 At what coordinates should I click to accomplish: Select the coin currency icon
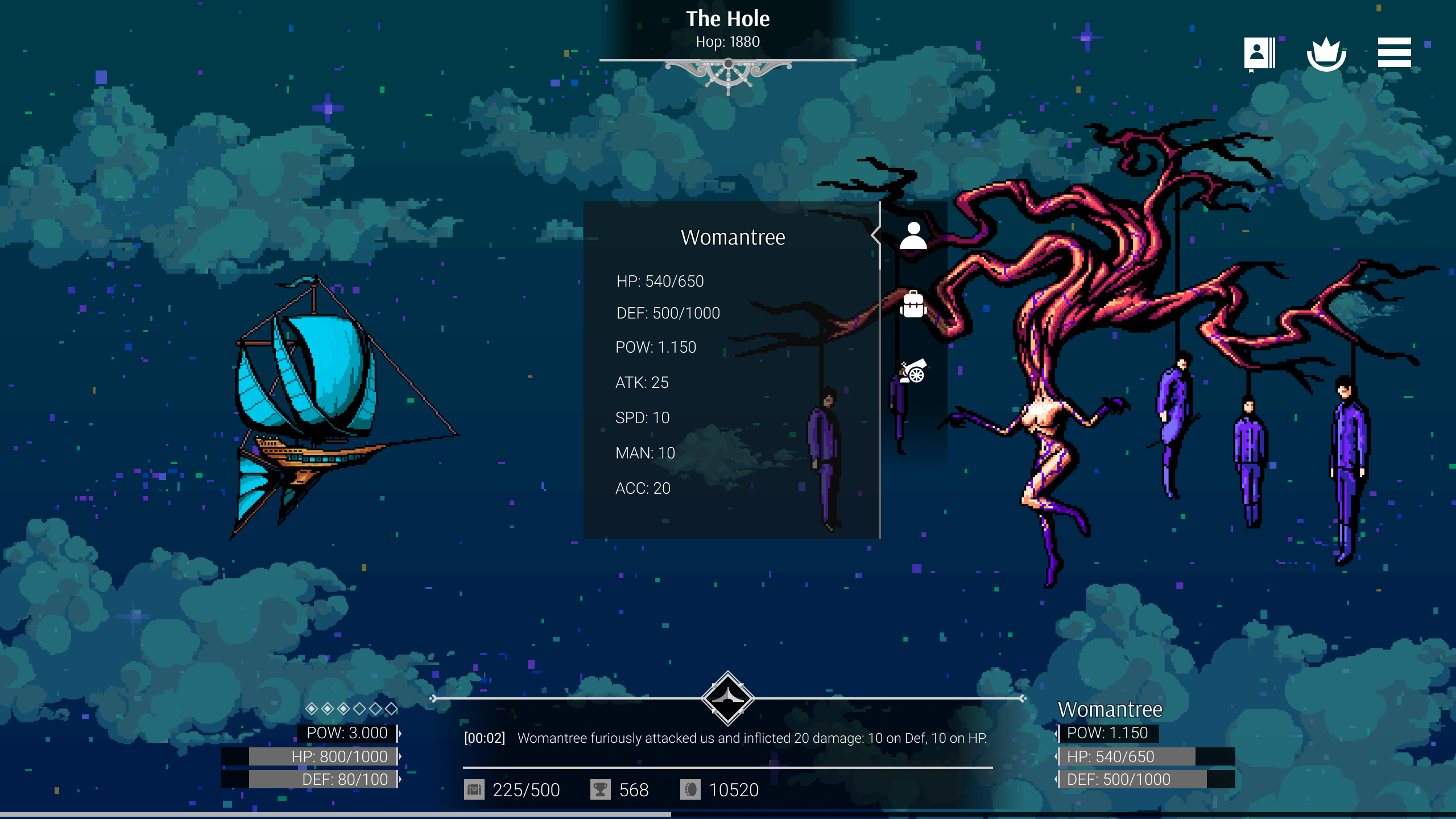click(x=690, y=789)
